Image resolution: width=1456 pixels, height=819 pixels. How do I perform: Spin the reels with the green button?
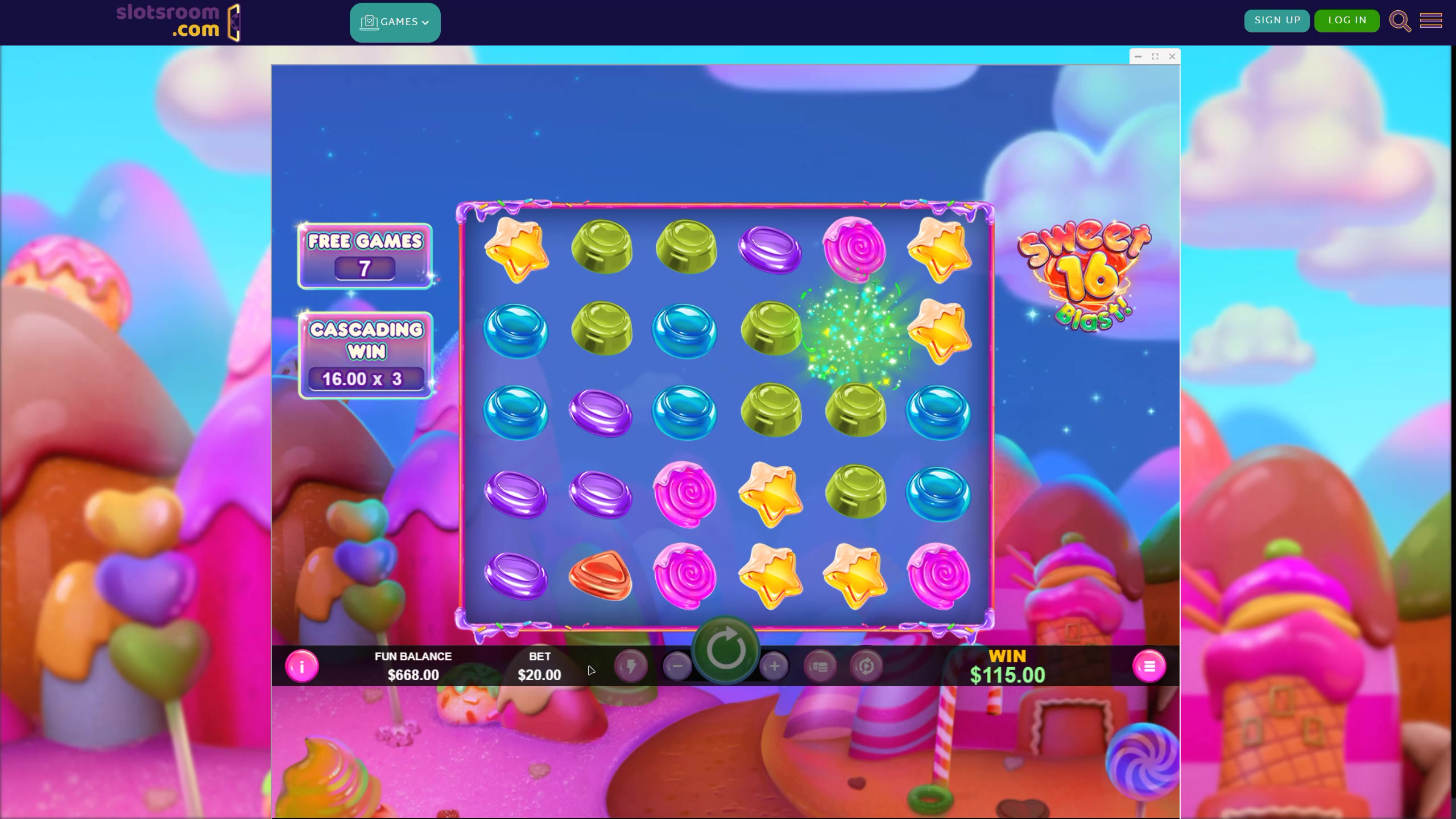tap(726, 650)
